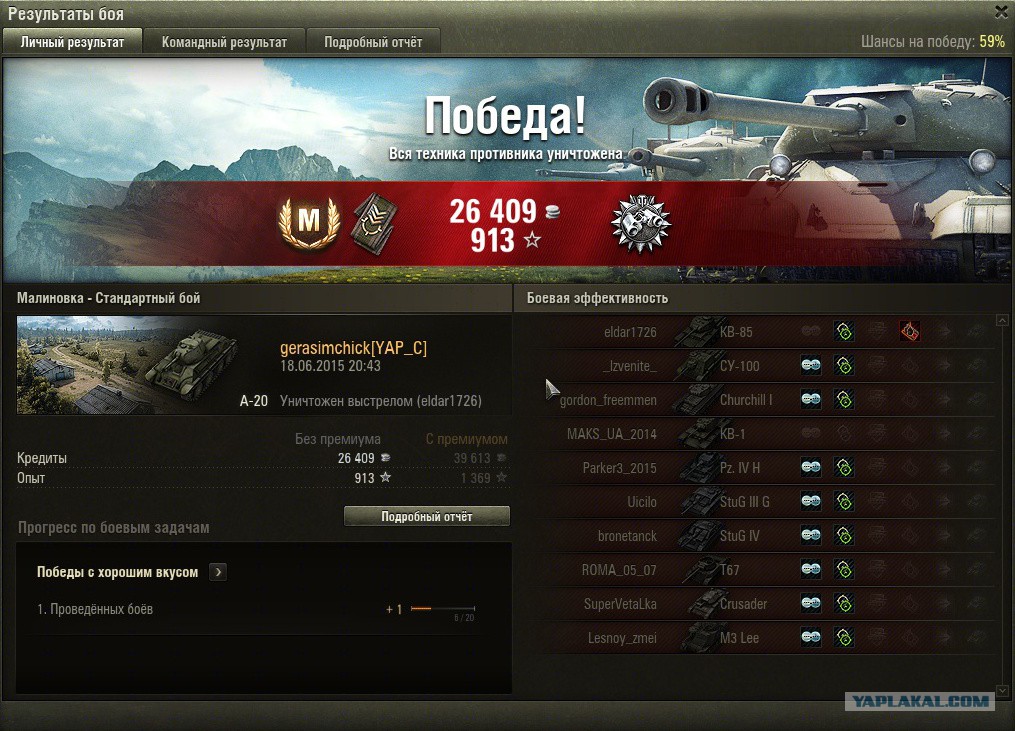Select the Uicilo StuG III G row
Viewport: 1015px width, 731px height.
point(760,502)
